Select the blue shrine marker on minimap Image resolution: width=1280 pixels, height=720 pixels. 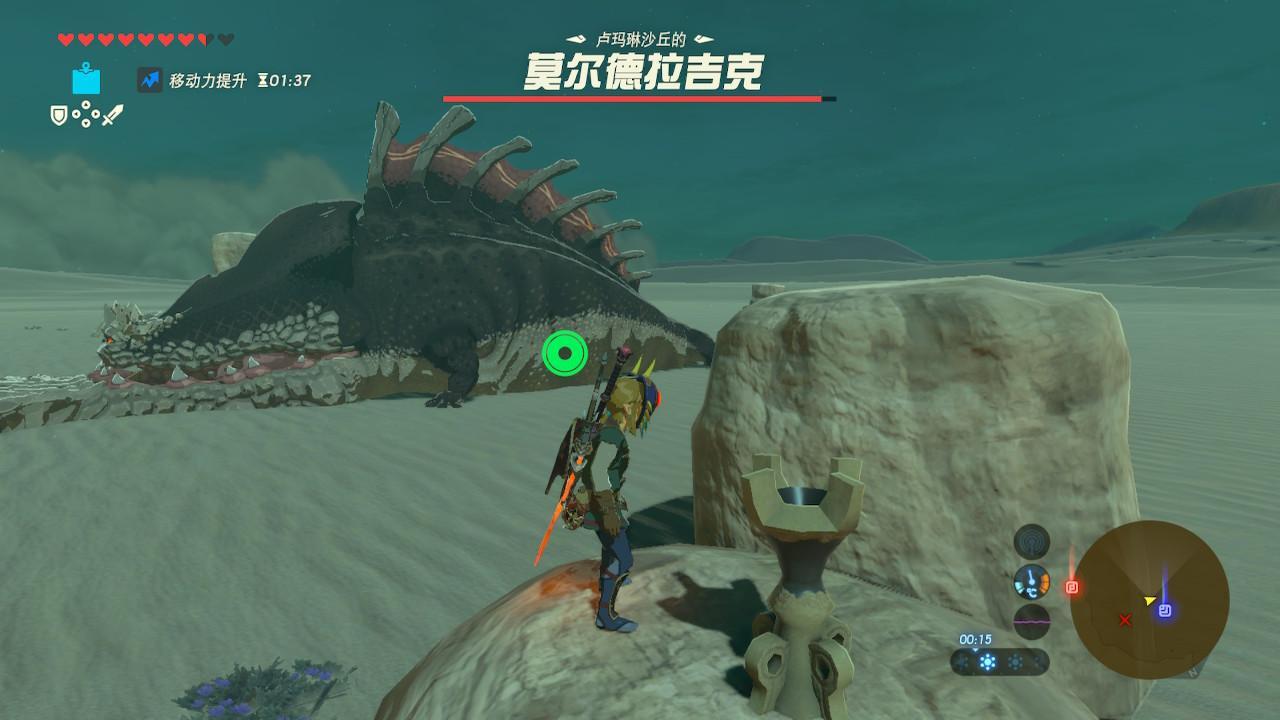(x=1166, y=610)
